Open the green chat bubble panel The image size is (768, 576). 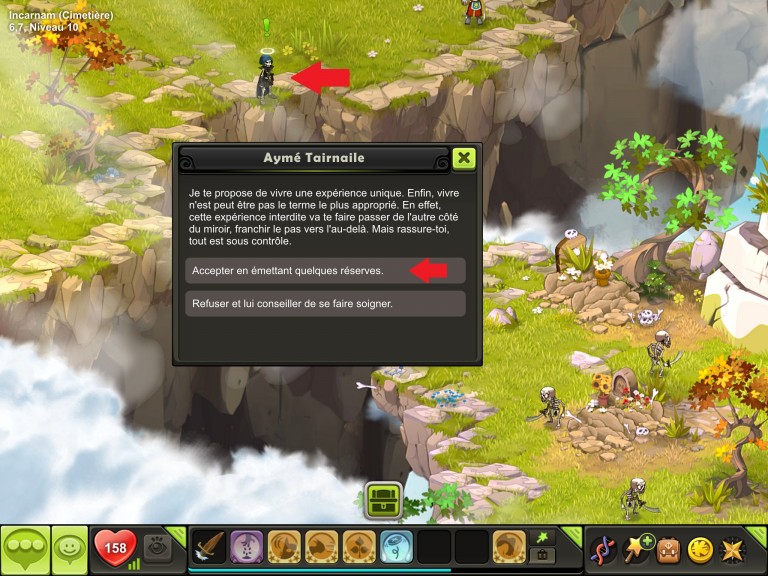tap(25, 550)
